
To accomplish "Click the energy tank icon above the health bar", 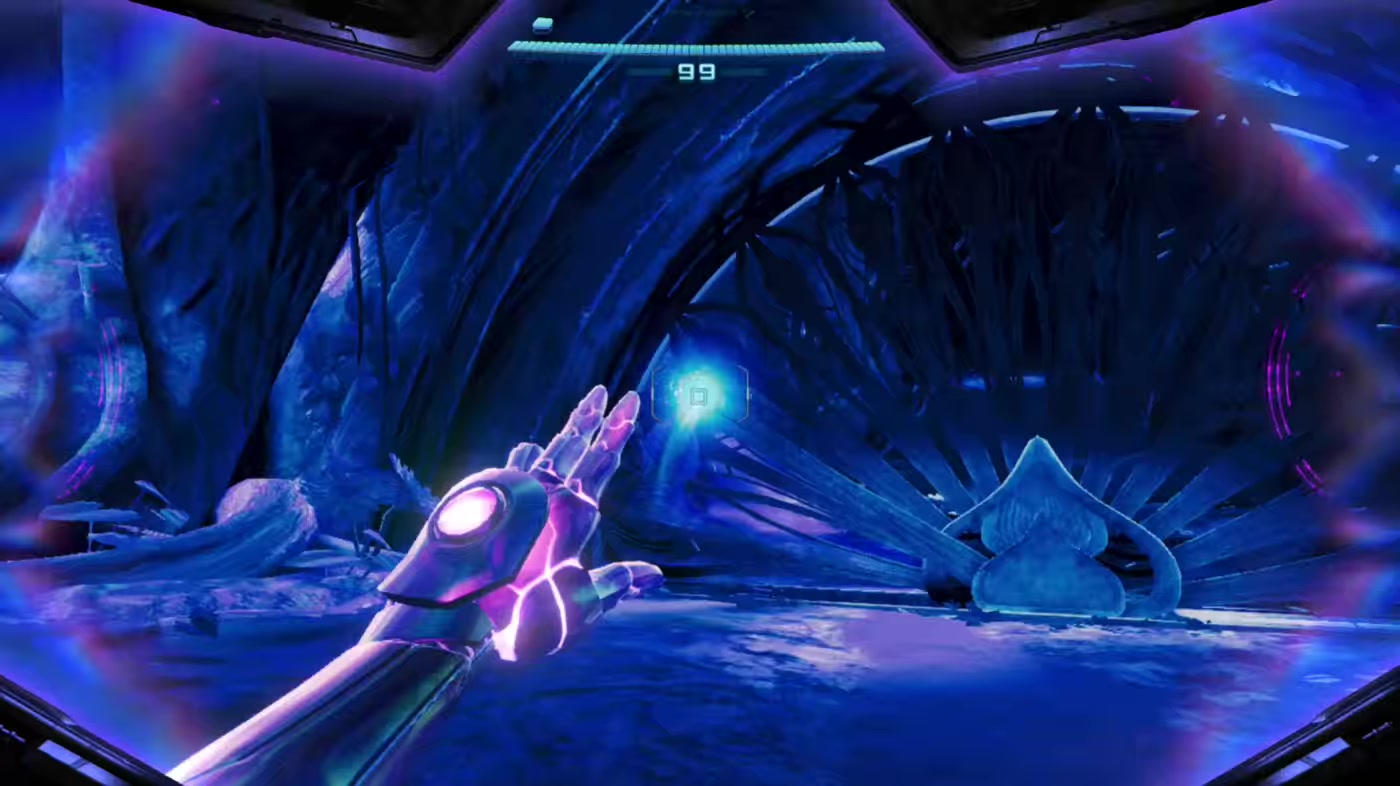I will tap(543, 23).
